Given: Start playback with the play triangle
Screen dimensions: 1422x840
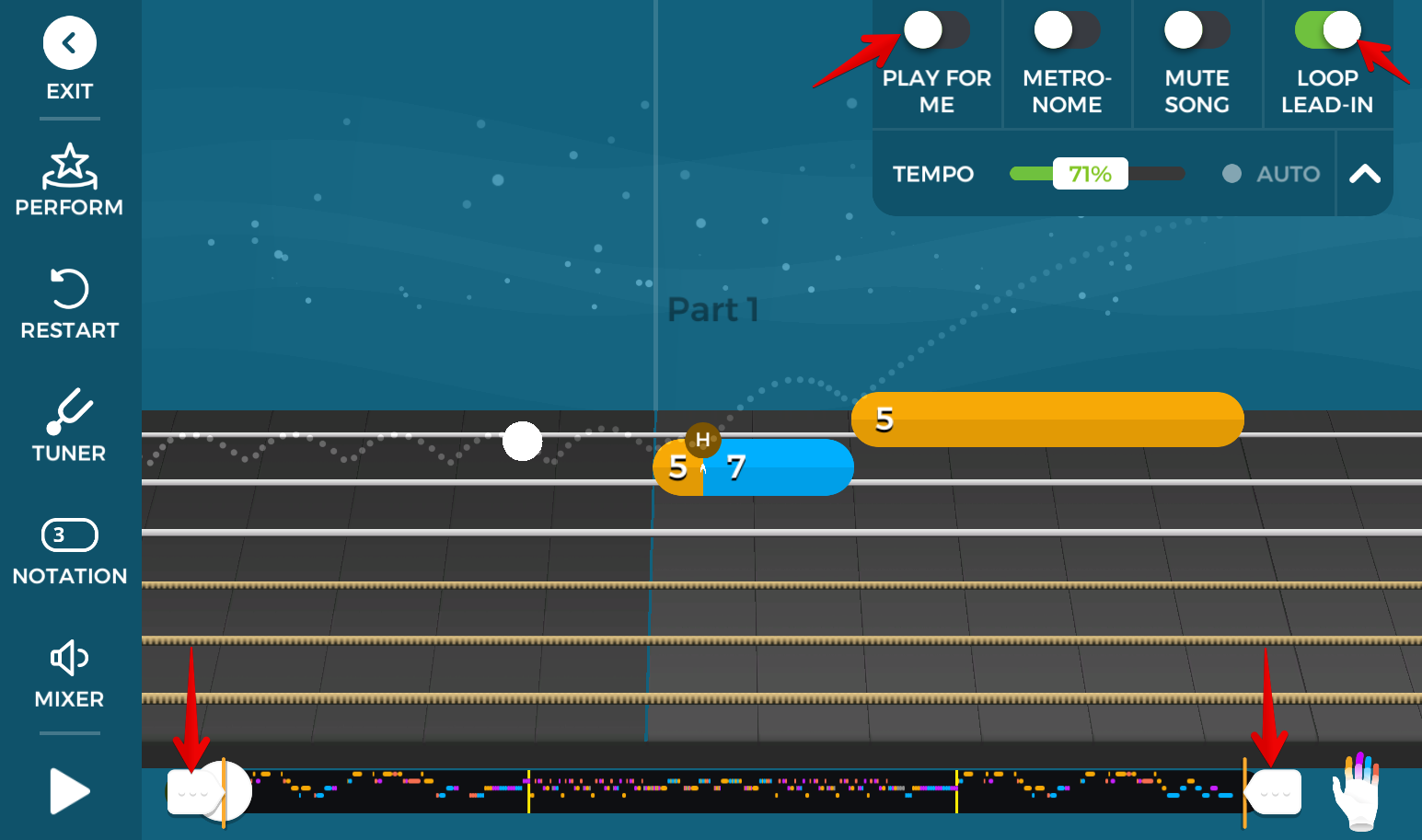Looking at the screenshot, I should pos(69,791).
